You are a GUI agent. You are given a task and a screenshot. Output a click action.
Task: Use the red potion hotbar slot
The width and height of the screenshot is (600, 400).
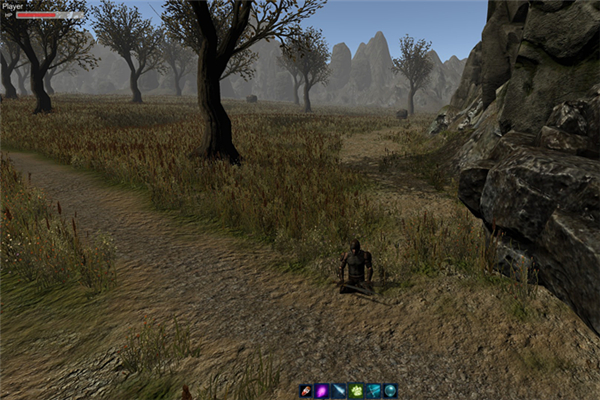click(x=305, y=391)
